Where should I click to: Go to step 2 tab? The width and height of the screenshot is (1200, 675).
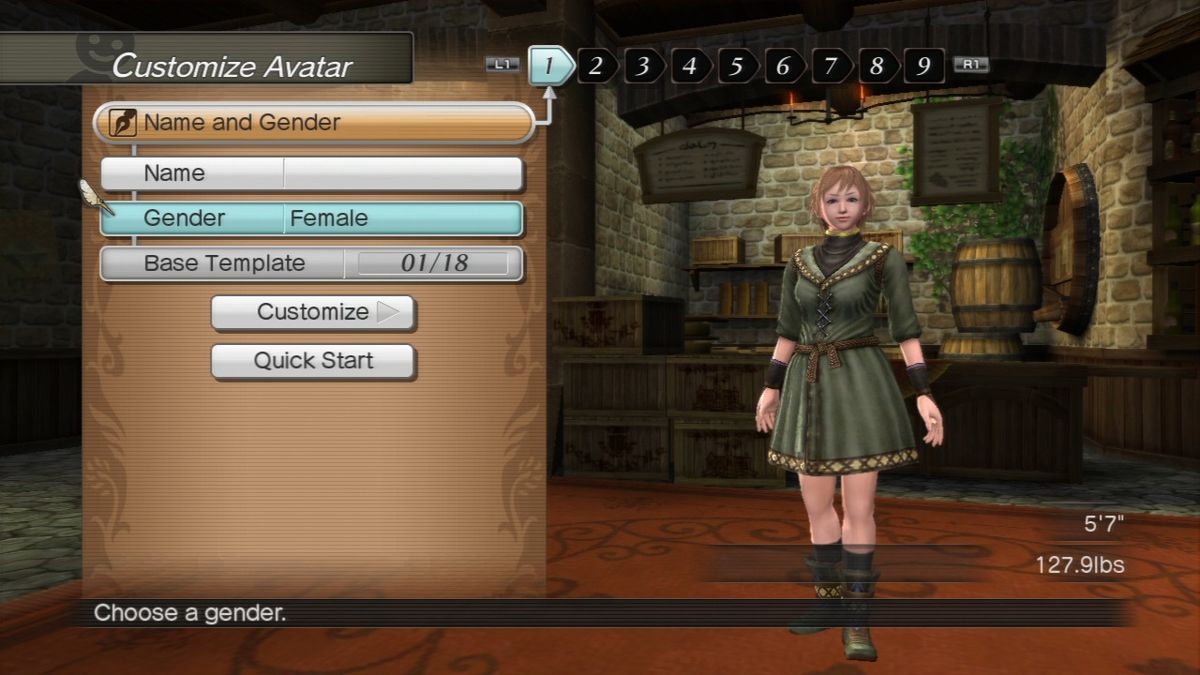point(596,66)
